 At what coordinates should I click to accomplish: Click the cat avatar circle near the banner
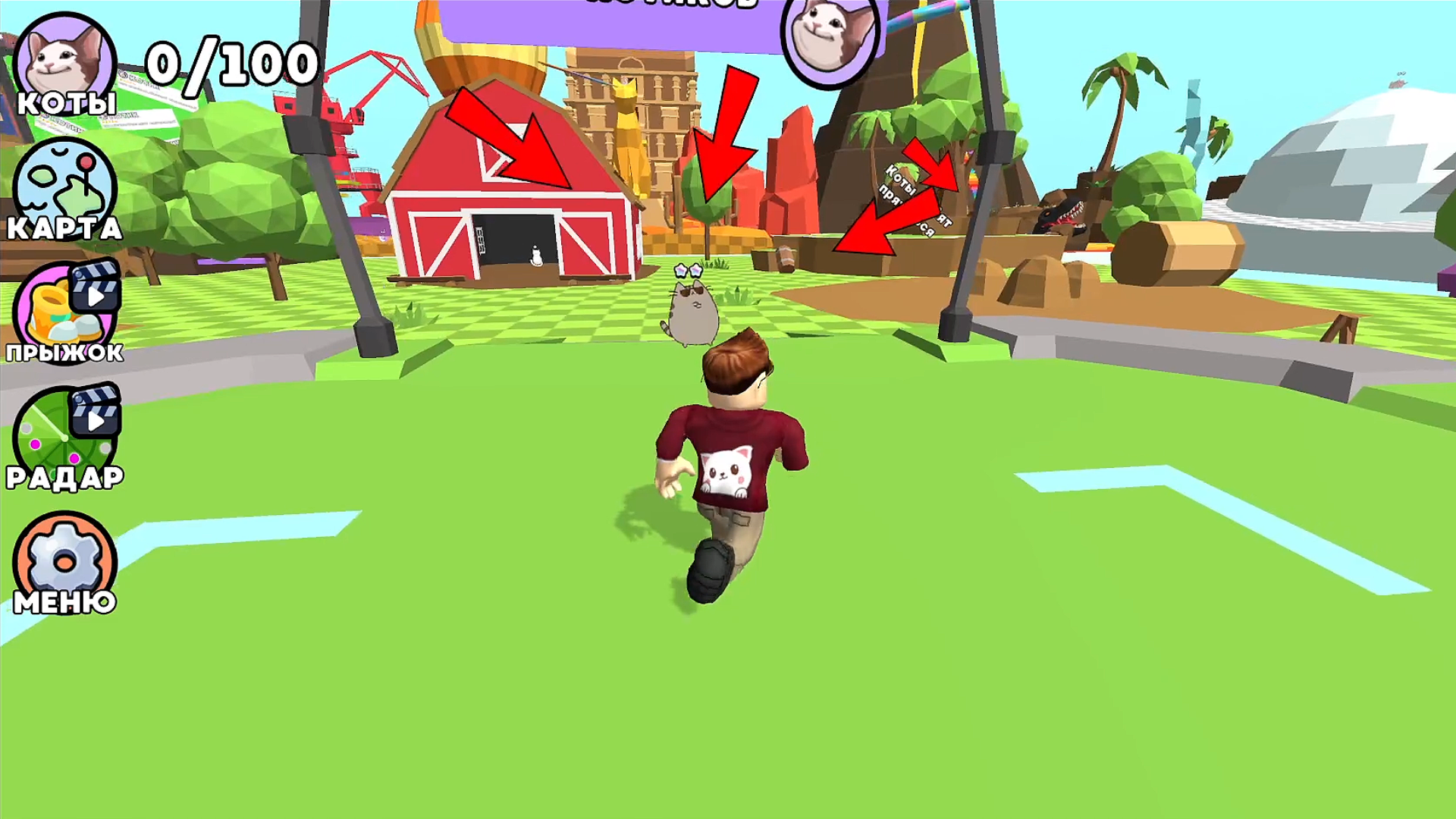click(830, 42)
